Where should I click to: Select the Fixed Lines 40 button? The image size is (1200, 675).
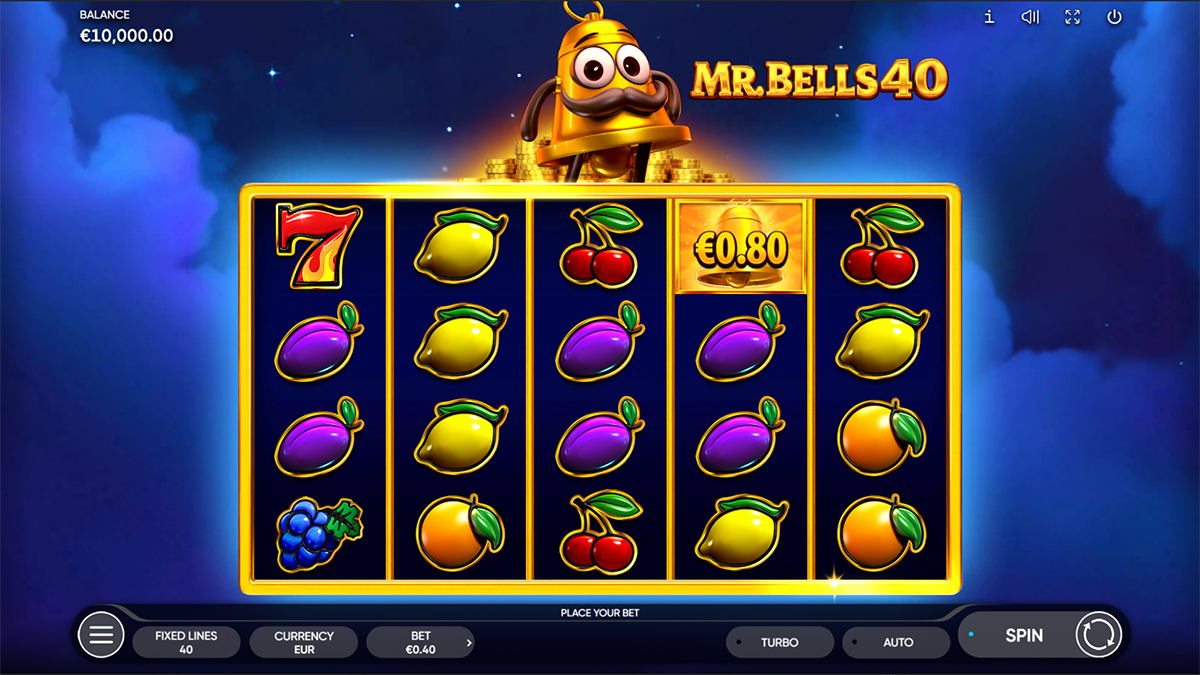click(186, 642)
